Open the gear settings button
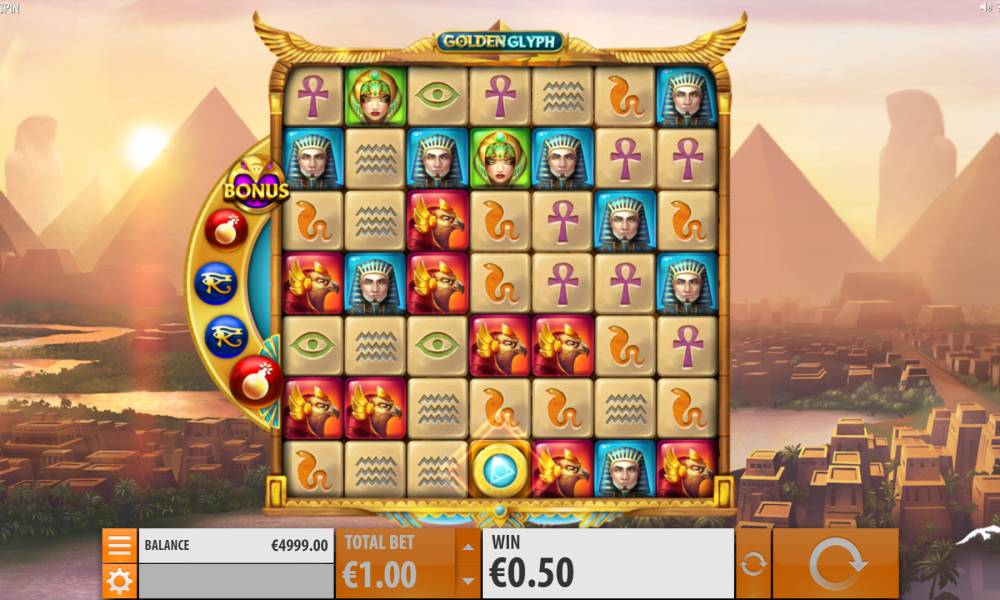Image resolution: width=1000 pixels, height=600 pixels. tap(119, 580)
